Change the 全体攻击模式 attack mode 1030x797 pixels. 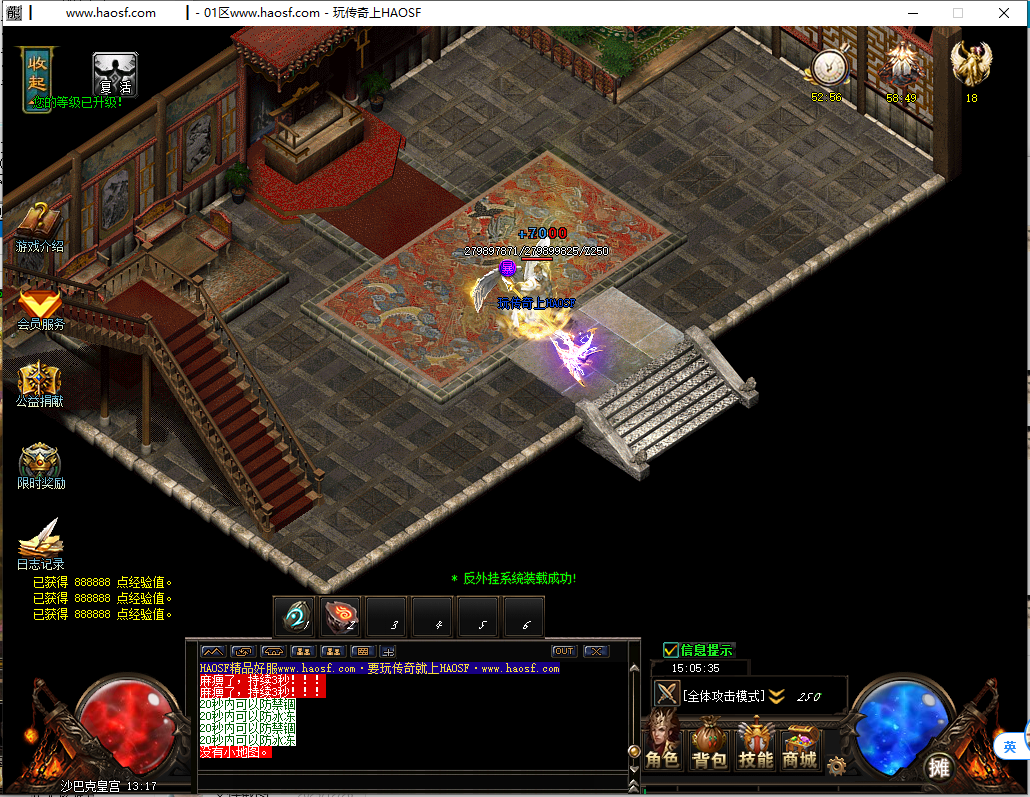pyautogui.click(x=723, y=696)
